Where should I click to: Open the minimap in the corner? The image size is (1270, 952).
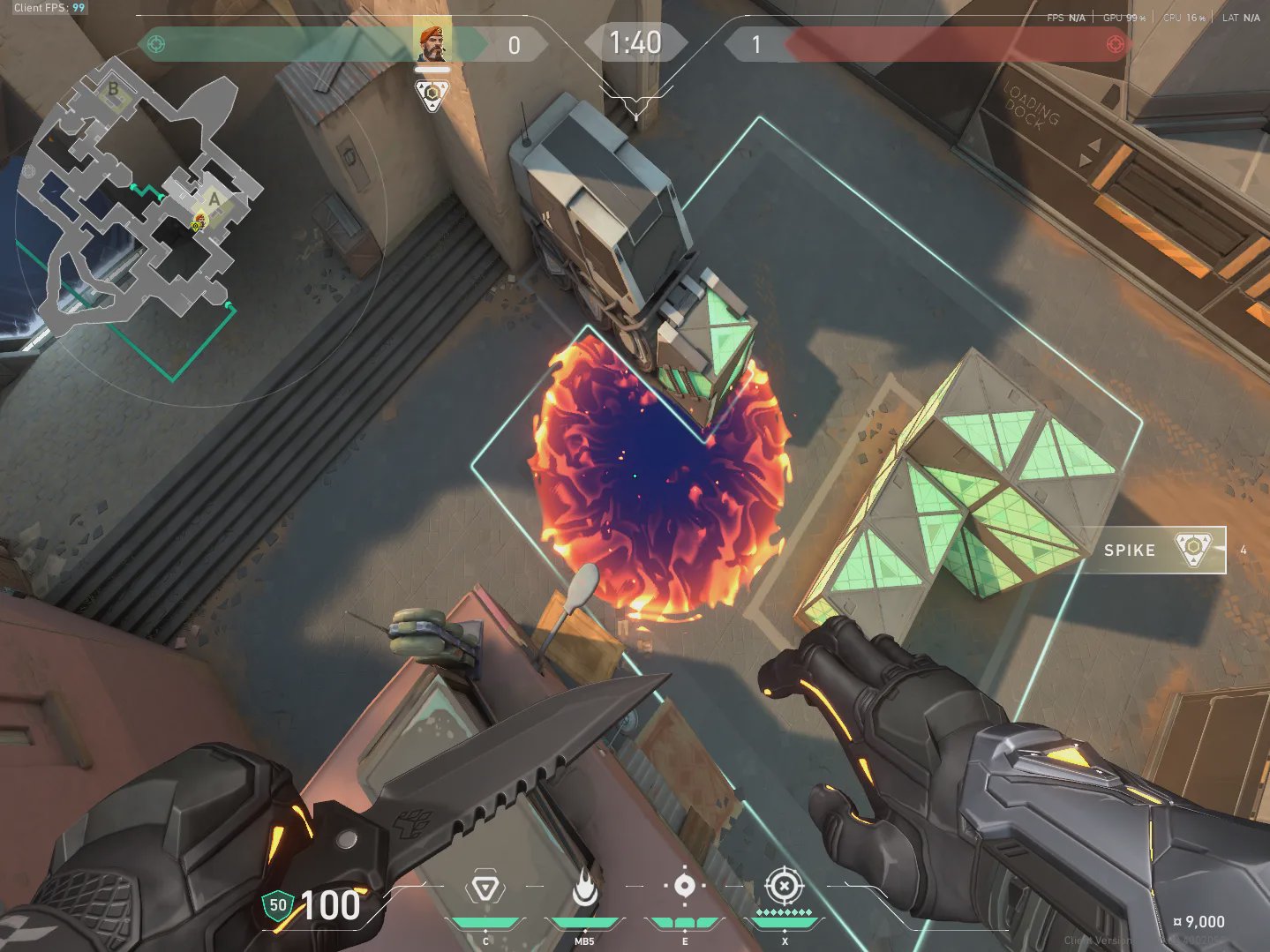(141, 203)
